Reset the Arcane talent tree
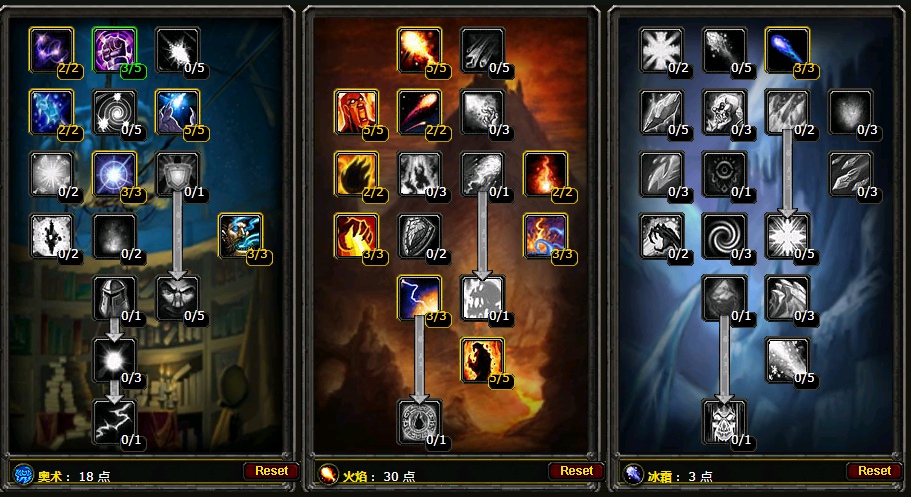This screenshot has width=911, height=497. 271,471
